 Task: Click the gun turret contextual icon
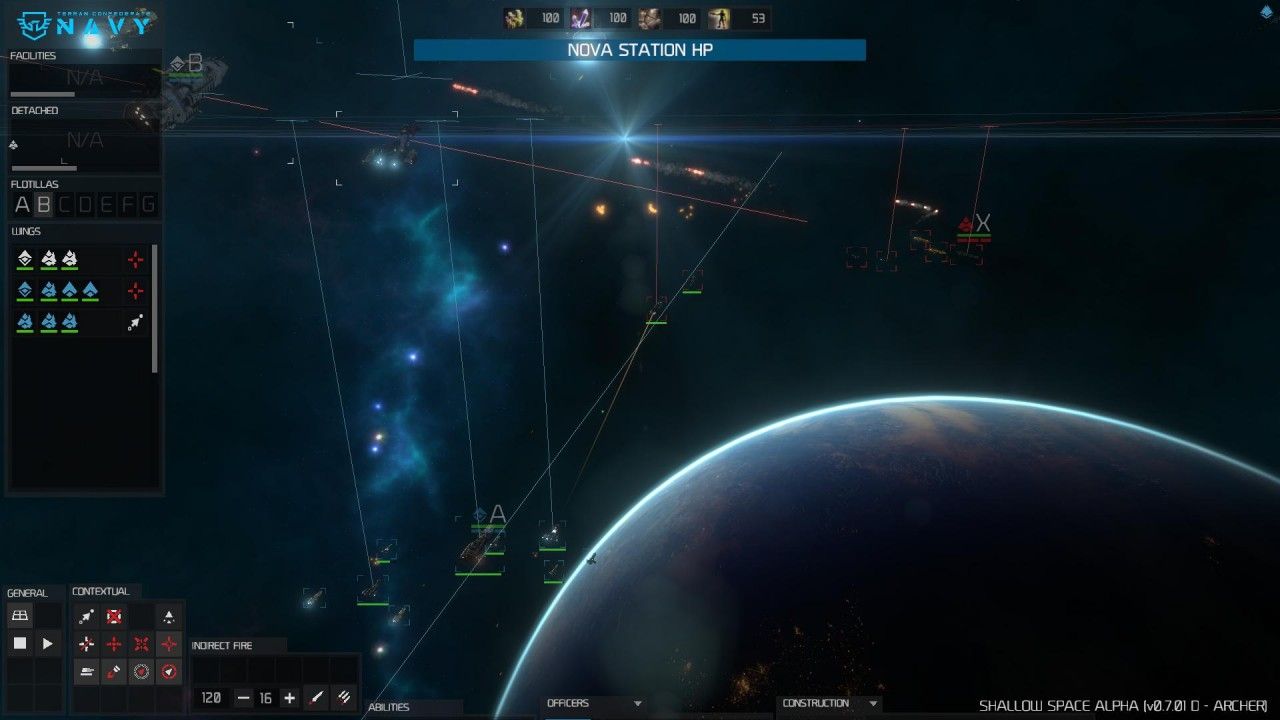pyautogui.click(x=87, y=672)
